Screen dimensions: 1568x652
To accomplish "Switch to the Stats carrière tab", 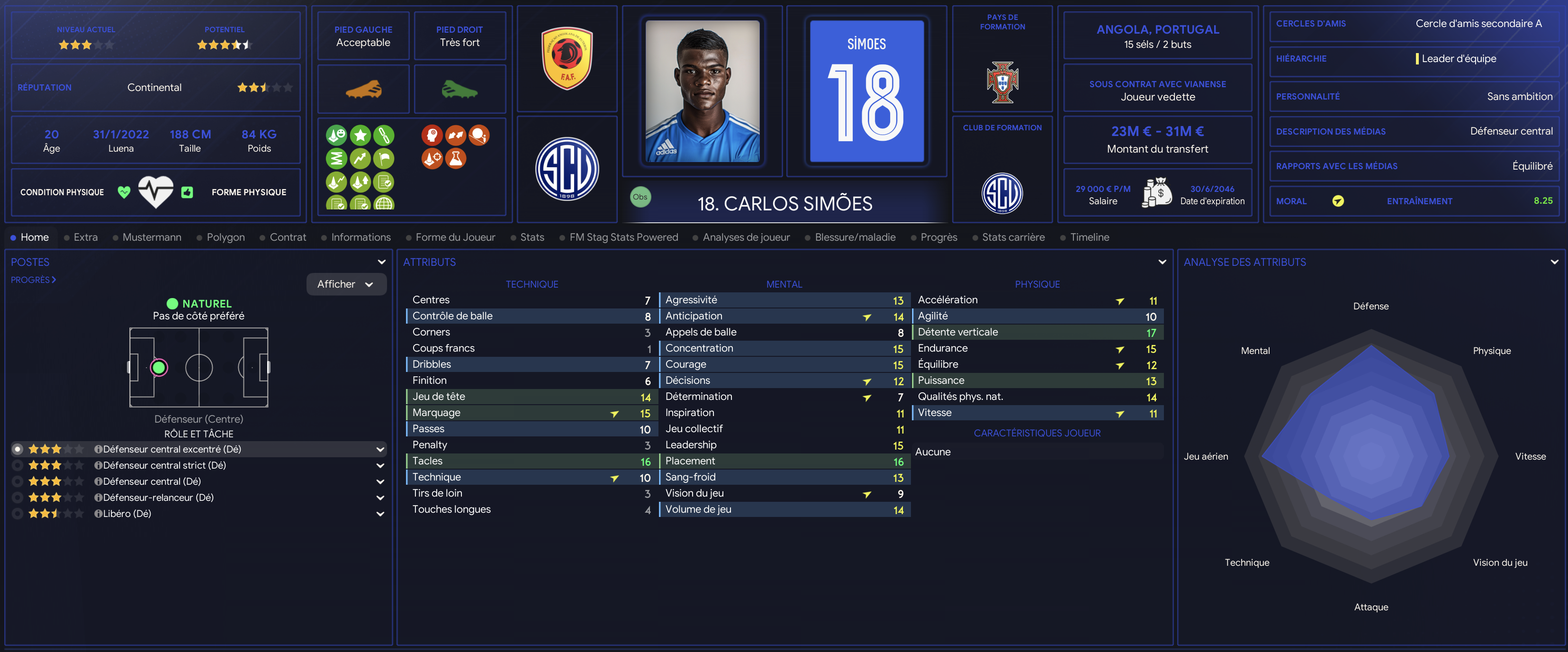I will click(1013, 237).
